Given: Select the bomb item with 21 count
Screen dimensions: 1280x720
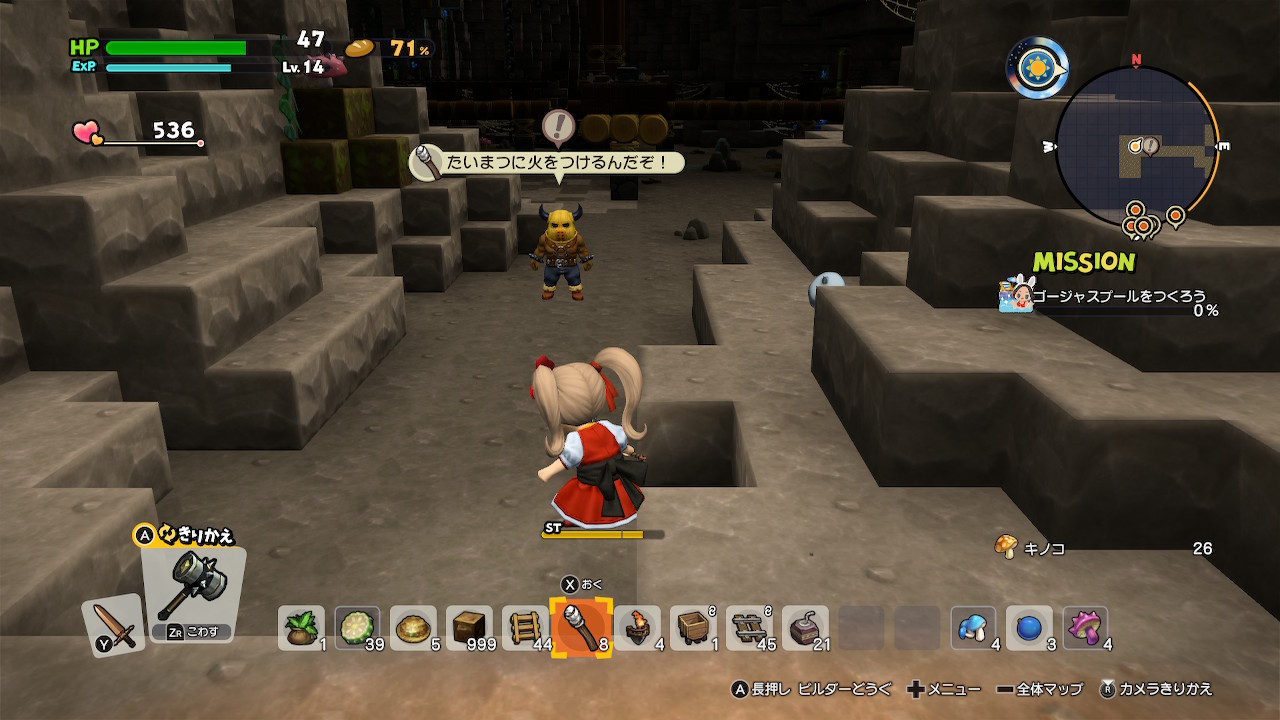Looking at the screenshot, I should click(x=805, y=628).
